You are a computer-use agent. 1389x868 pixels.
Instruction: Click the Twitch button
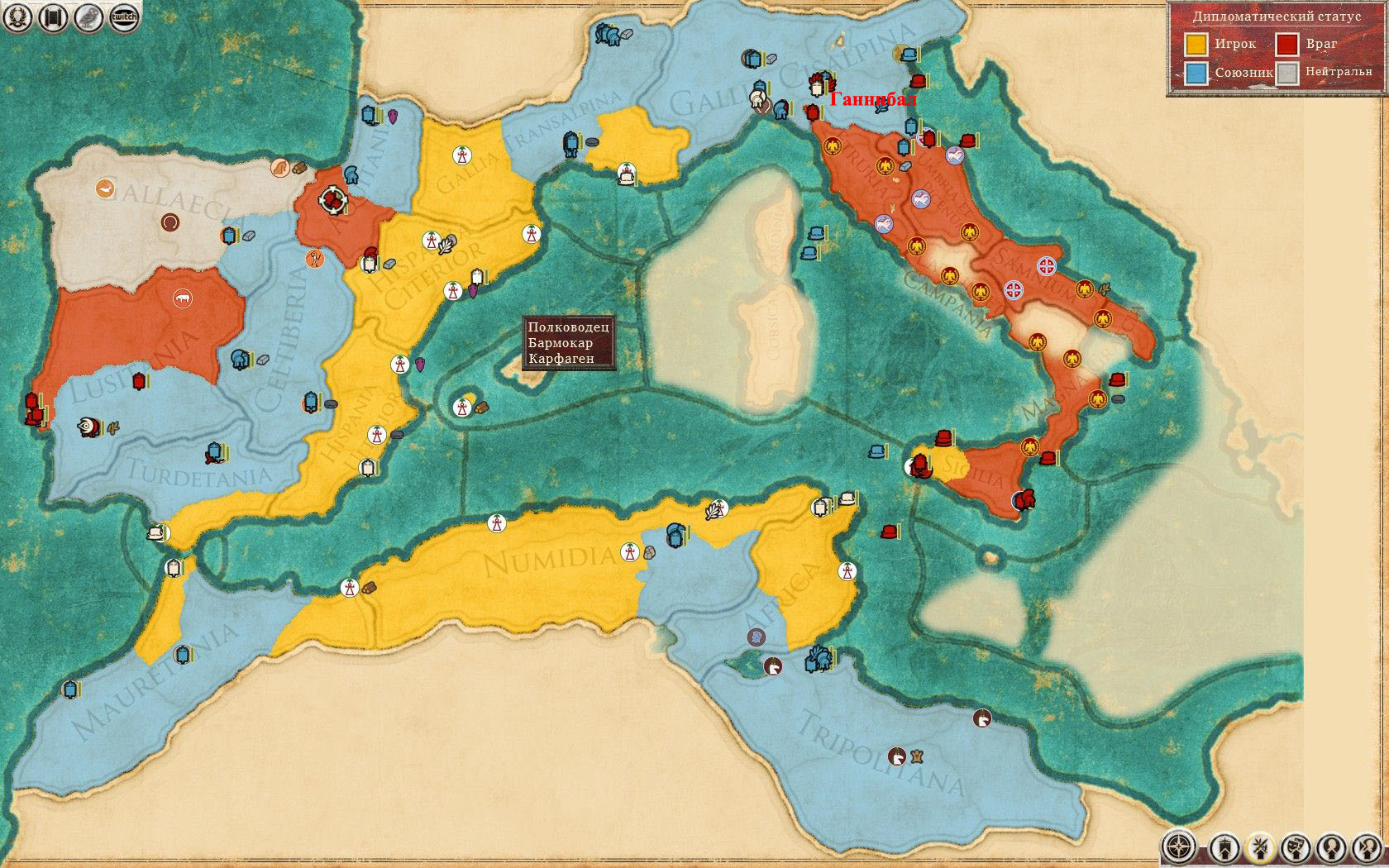point(123,17)
